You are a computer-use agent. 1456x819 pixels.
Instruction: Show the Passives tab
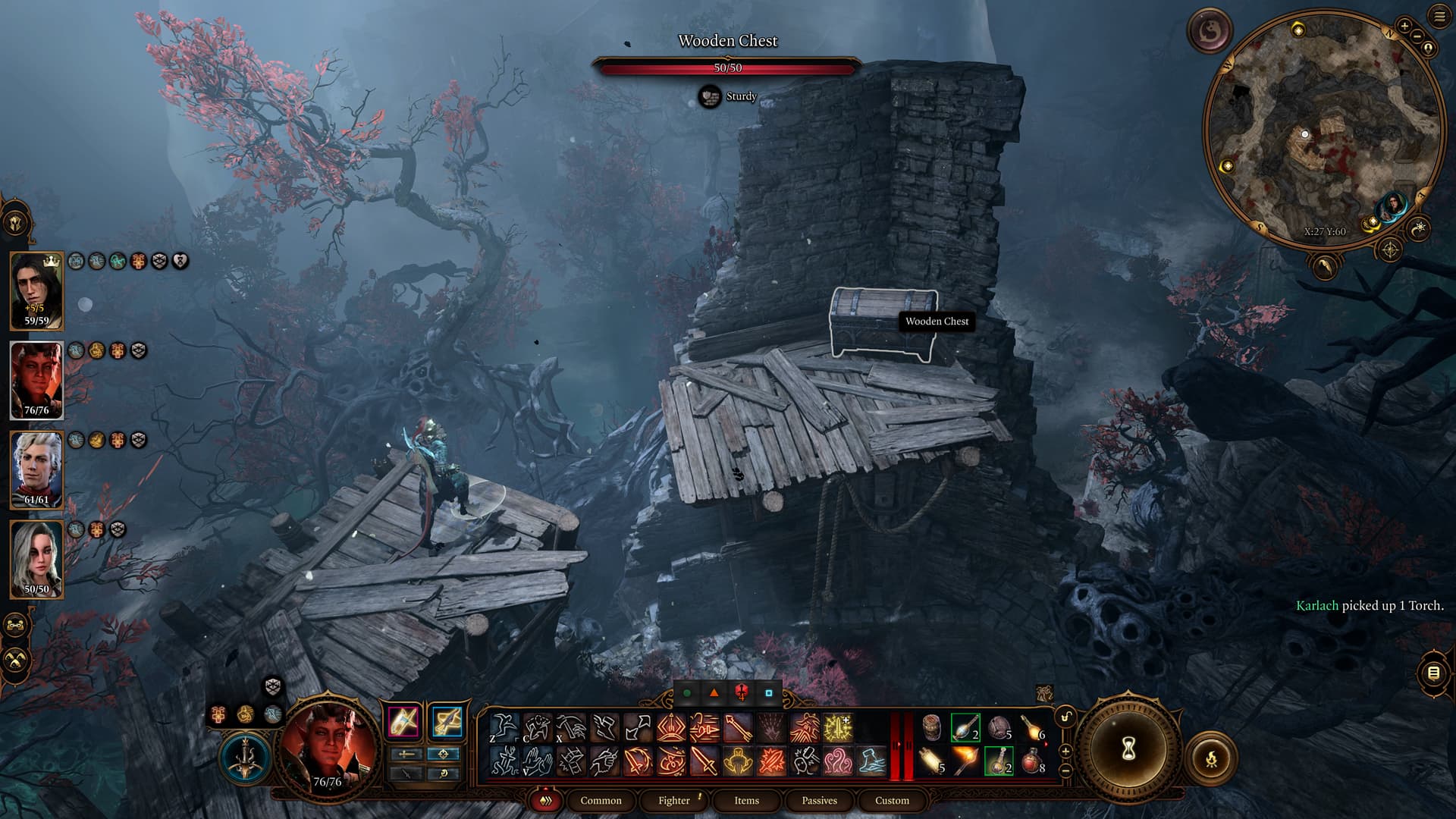point(819,800)
